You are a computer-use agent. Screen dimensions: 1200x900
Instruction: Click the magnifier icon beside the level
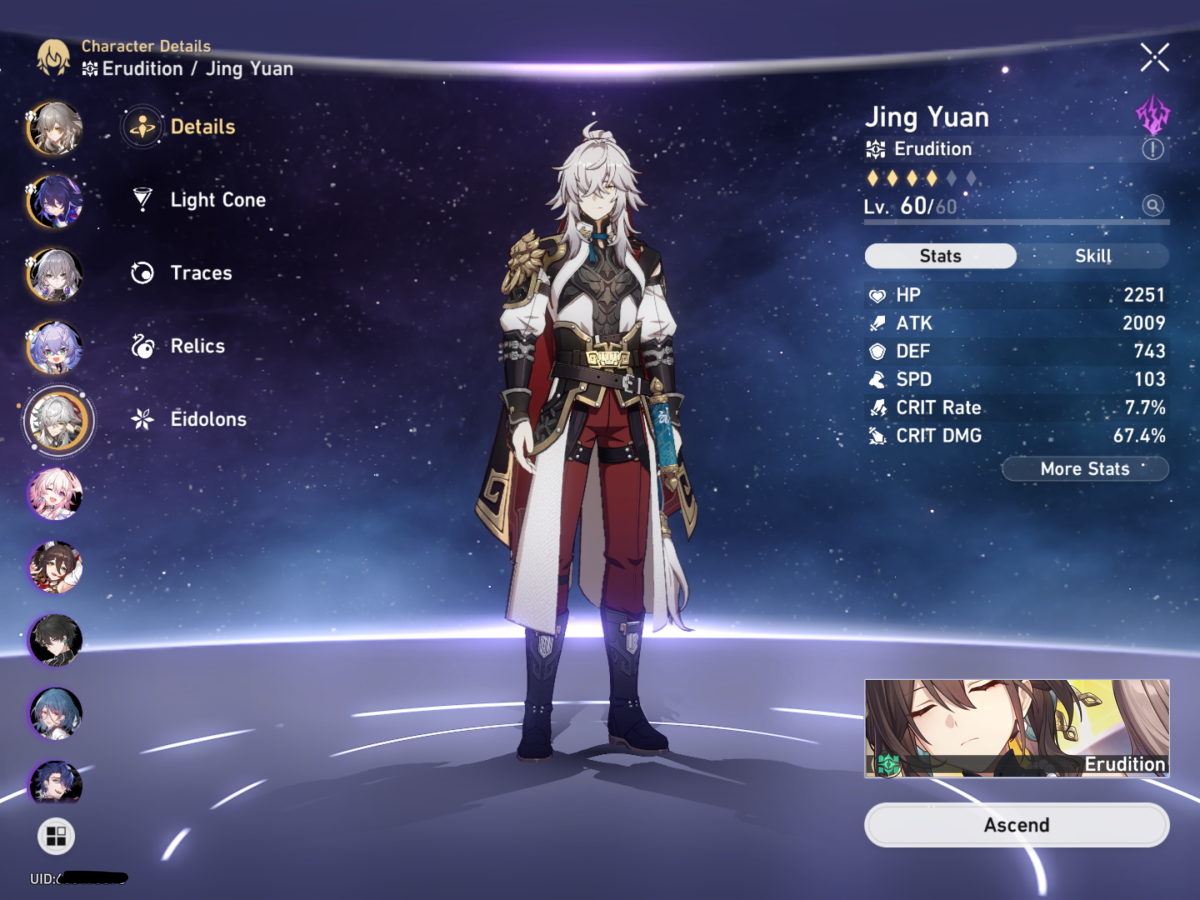(1153, 206)
